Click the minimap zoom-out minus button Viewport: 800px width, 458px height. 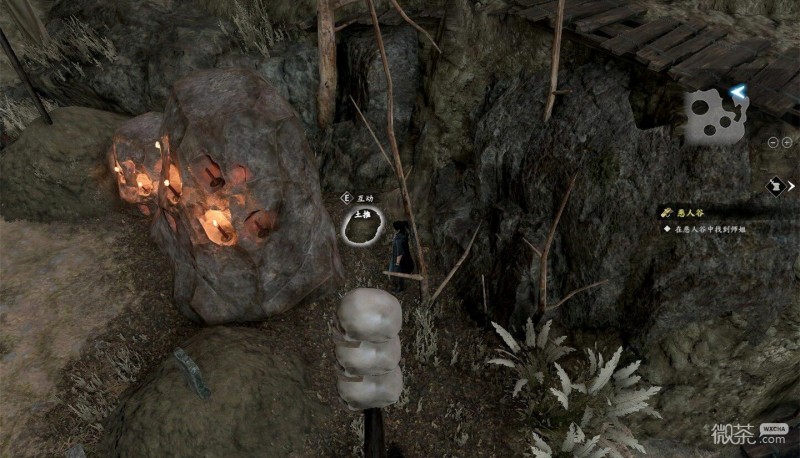[773, 142]
